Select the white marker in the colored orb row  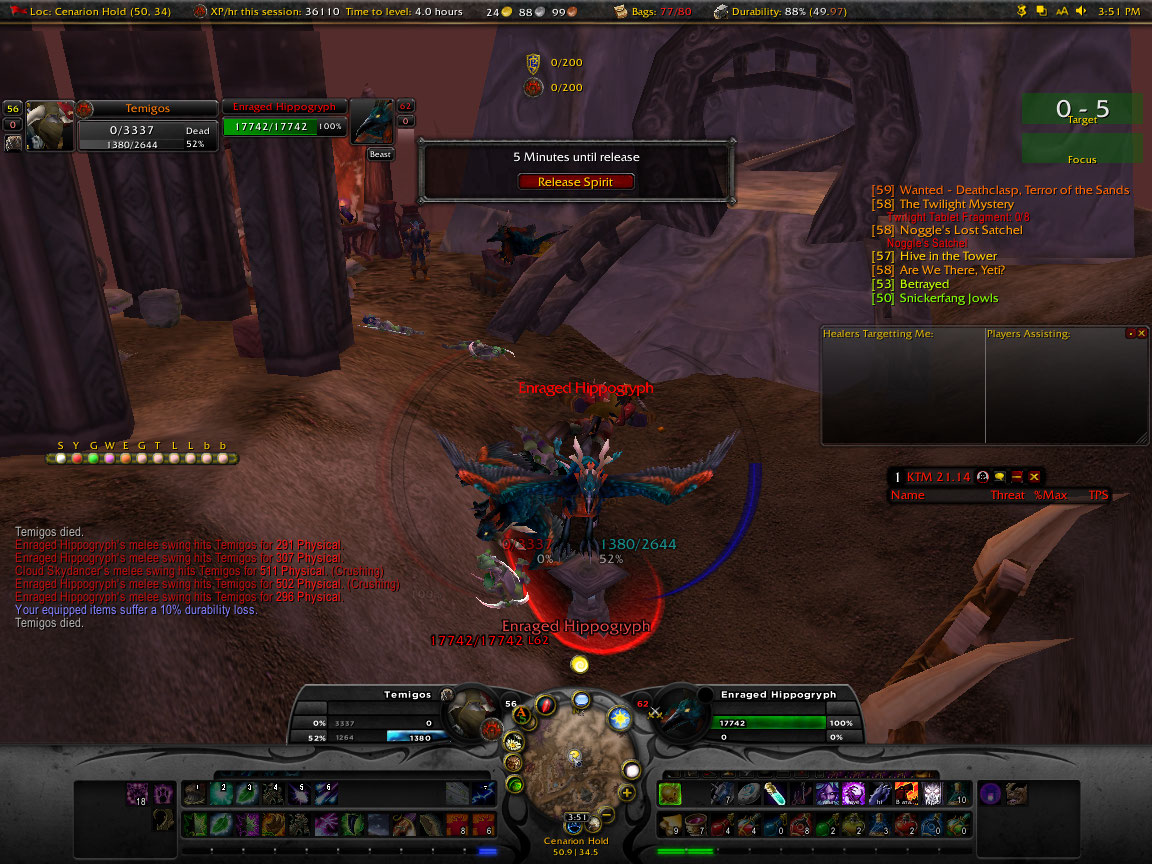[61, 458]
